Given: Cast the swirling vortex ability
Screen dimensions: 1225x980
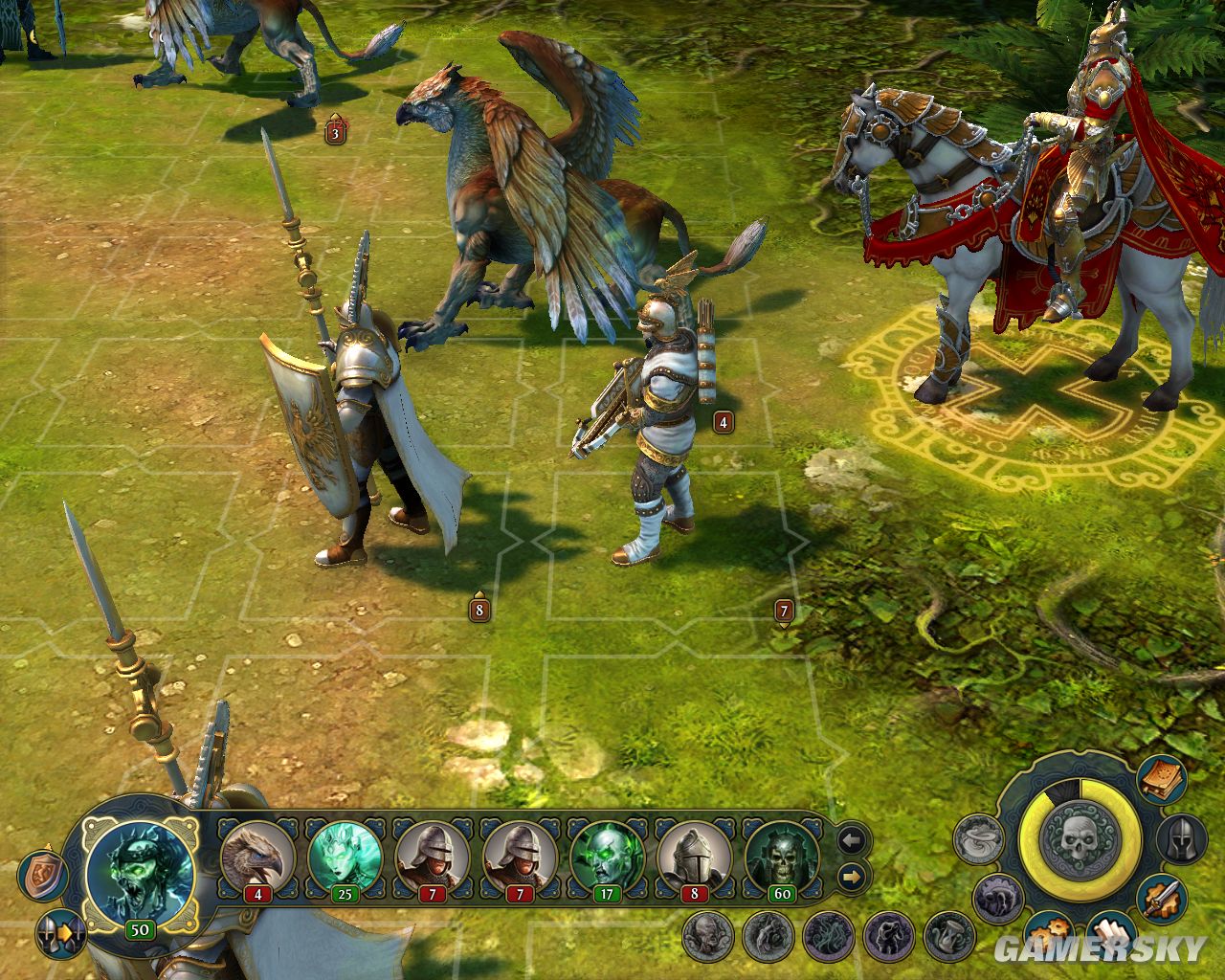Looking at the screenshot, I should click(977, 840).
